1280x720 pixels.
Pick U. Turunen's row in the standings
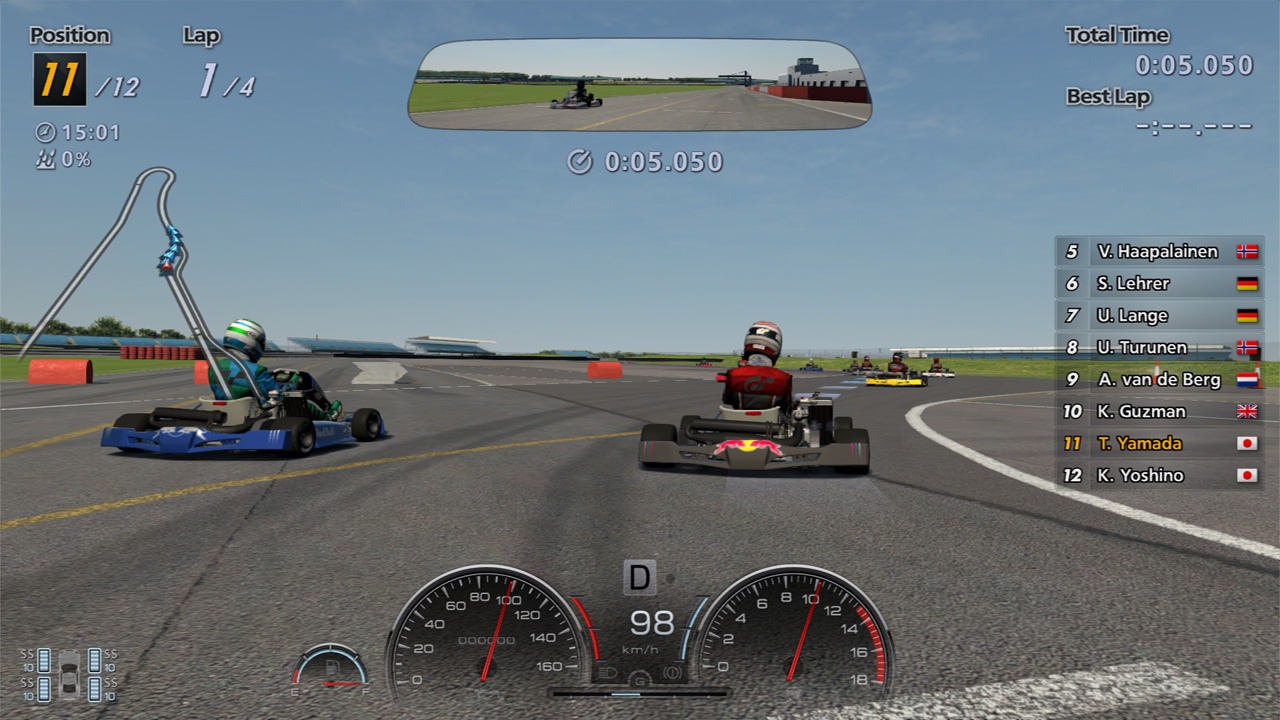pos(1159,348)
